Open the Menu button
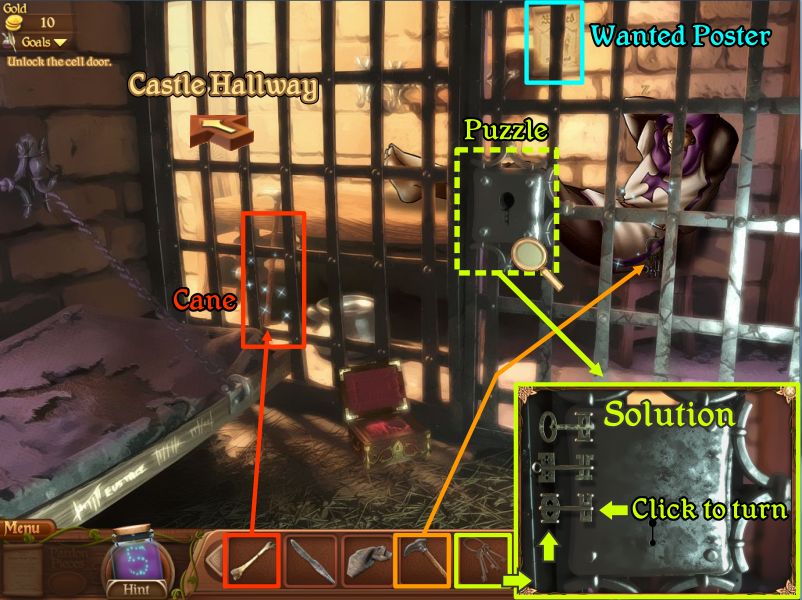 [x=28, y=528]
